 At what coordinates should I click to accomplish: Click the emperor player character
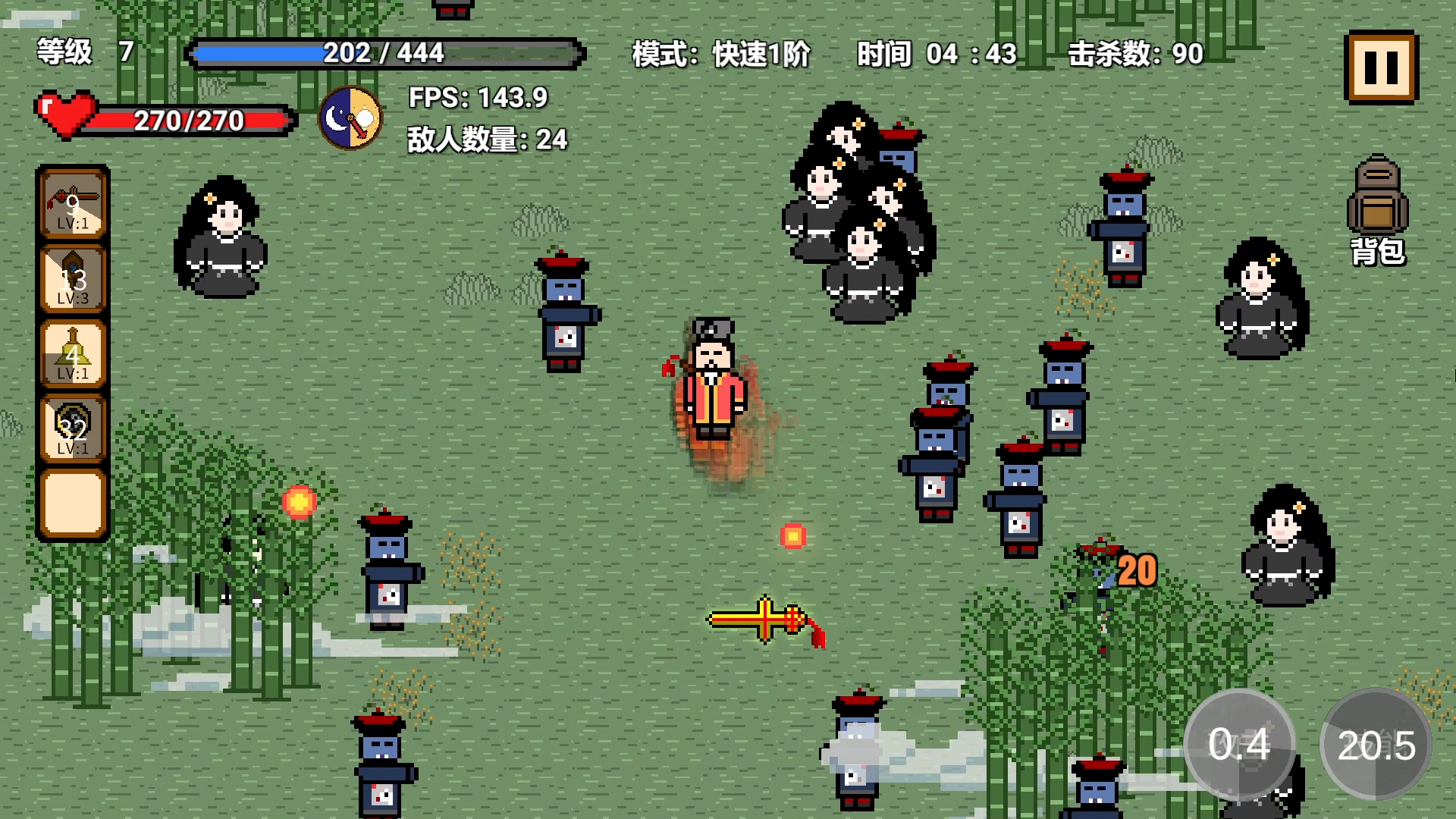point(713,379)
